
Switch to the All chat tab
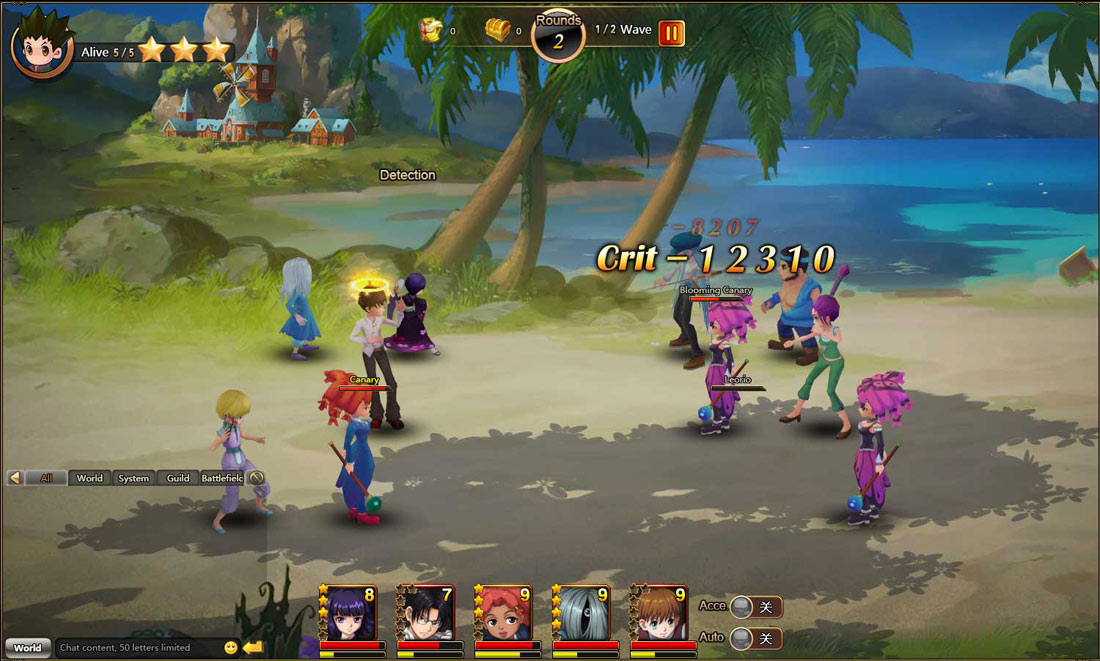coord(46,478)
